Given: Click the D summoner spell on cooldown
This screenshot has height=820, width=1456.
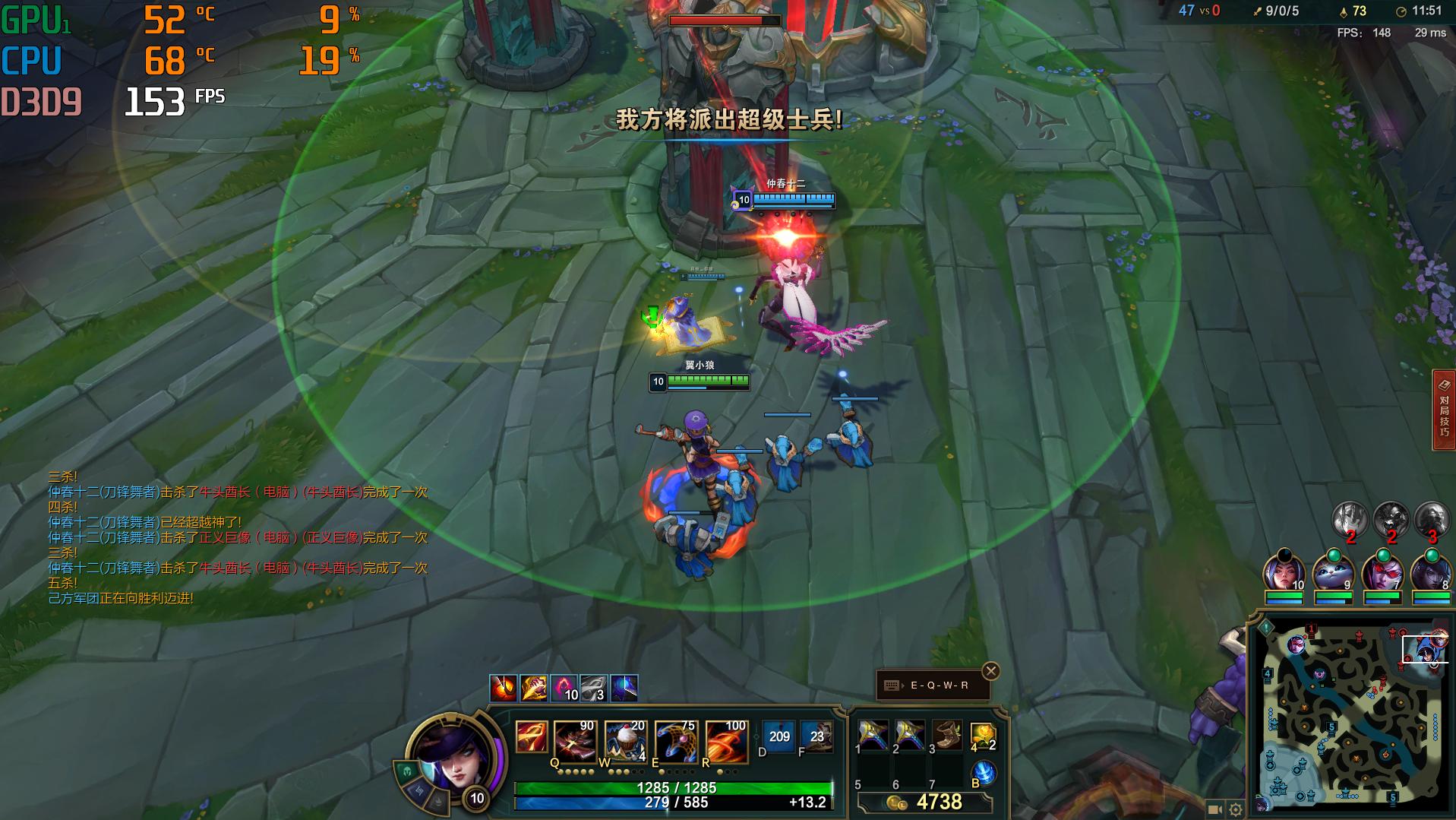Looking at the screenshot, I should [778, 737].
